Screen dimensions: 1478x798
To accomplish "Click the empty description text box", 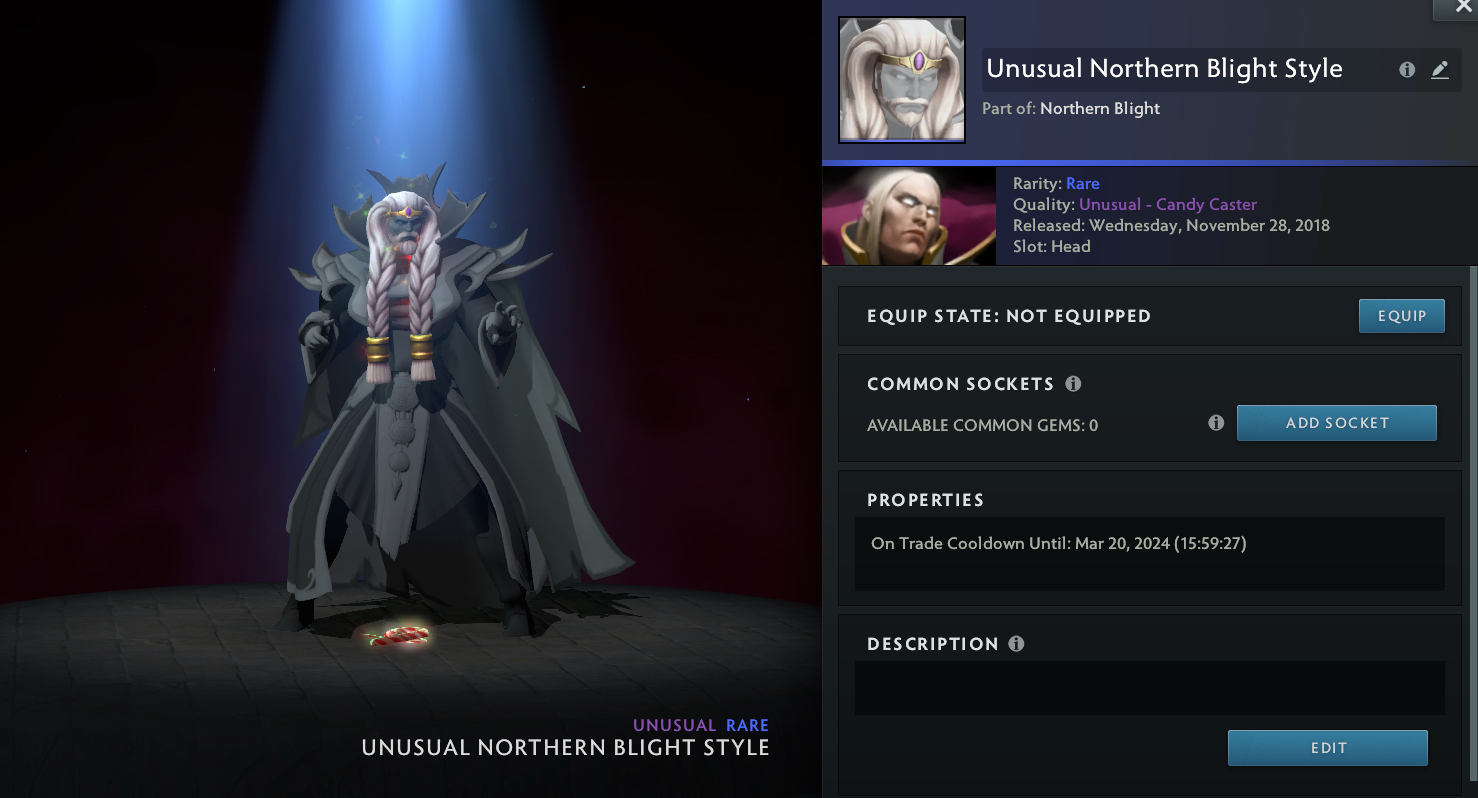I will coord(1149,687).
